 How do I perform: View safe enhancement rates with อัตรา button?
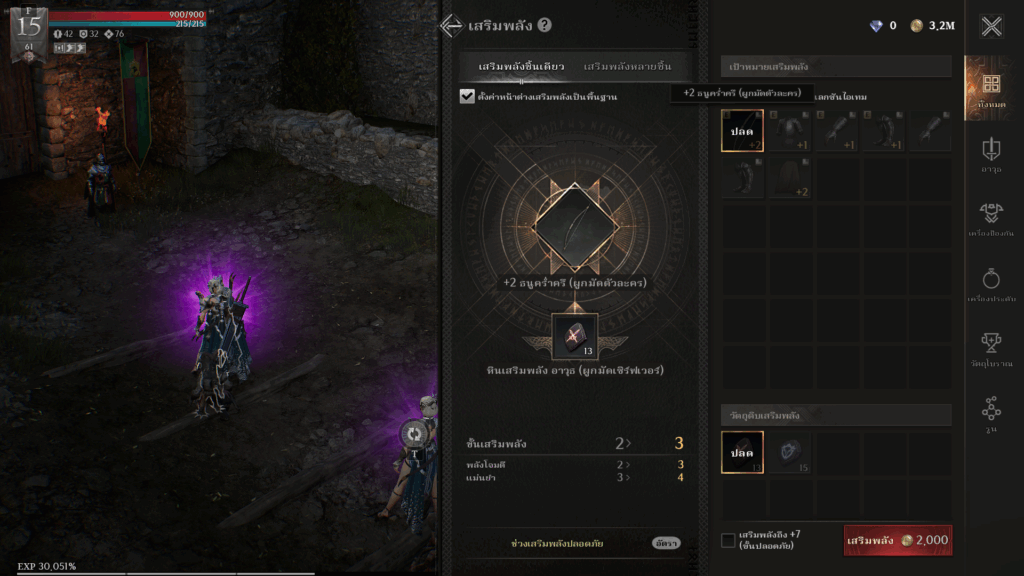tap(665, 543)
